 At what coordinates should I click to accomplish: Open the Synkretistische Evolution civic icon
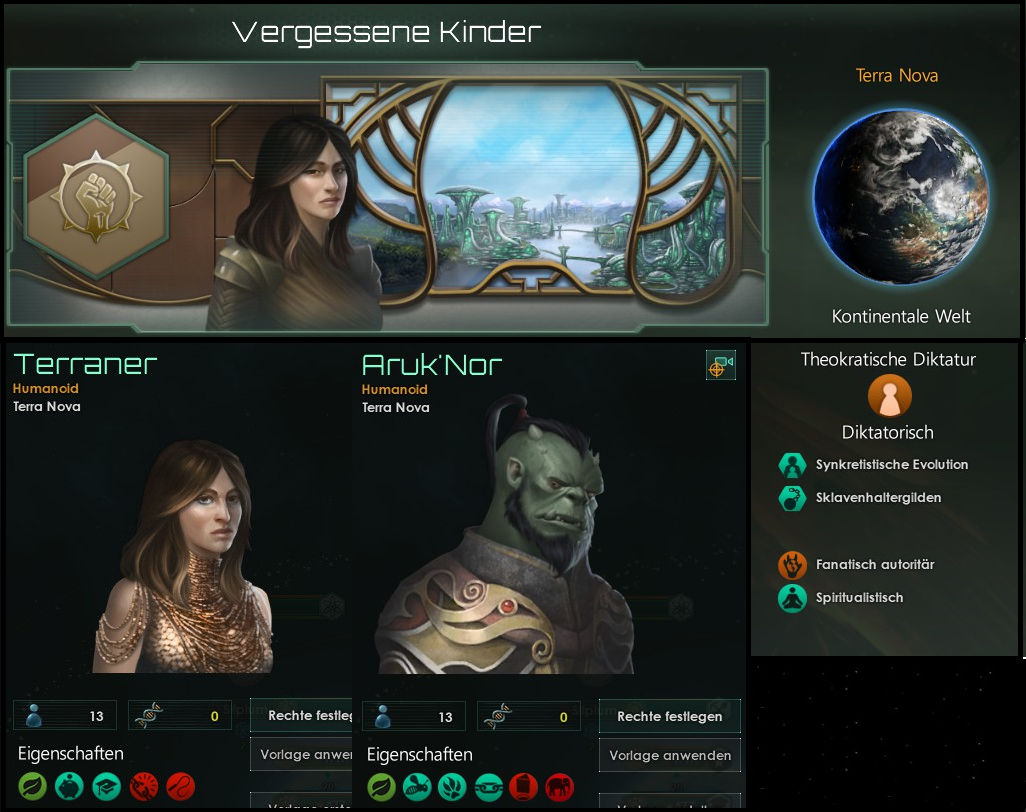(x=792, y=465)
